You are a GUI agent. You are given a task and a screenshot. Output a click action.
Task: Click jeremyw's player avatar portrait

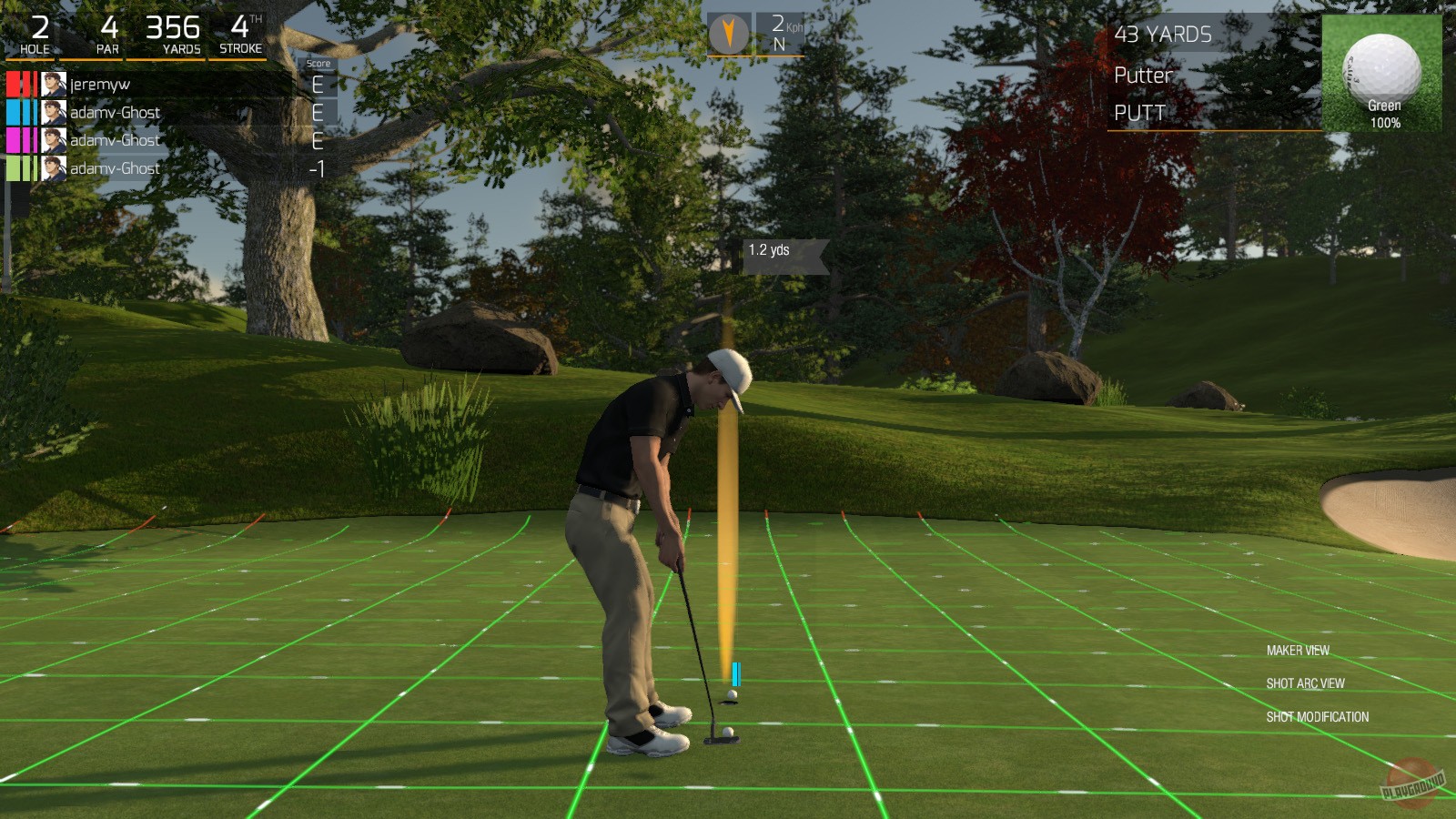tap(53, 84)
